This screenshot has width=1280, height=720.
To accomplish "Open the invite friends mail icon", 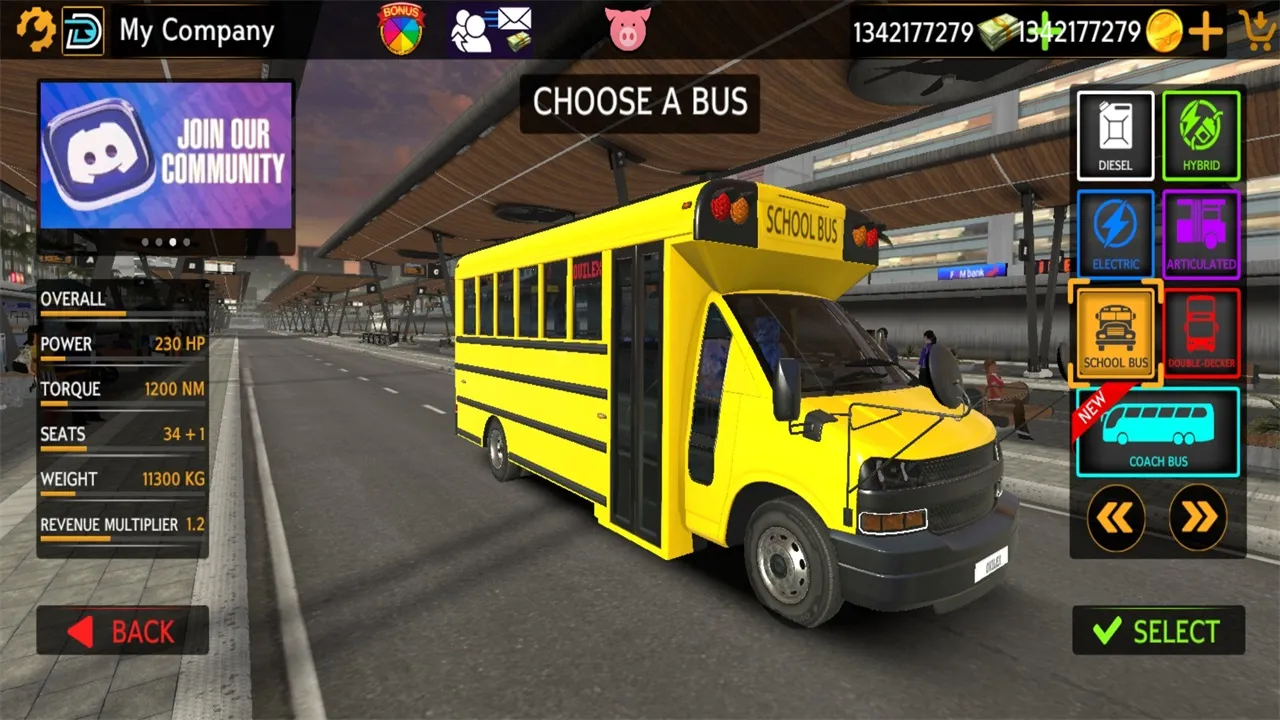I will (492, 29).
